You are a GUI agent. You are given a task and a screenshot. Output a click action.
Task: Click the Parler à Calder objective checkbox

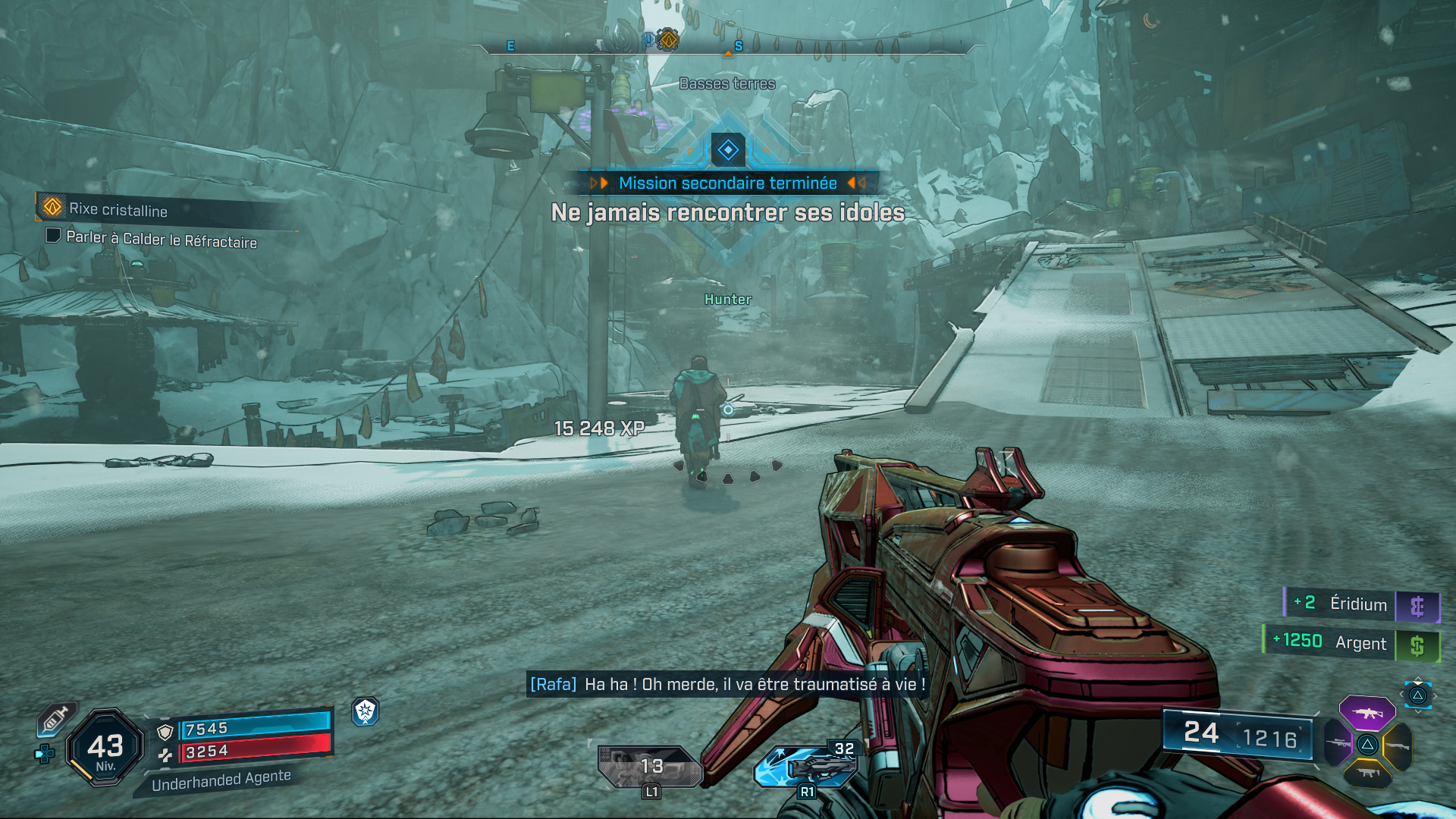coord(53,236)
